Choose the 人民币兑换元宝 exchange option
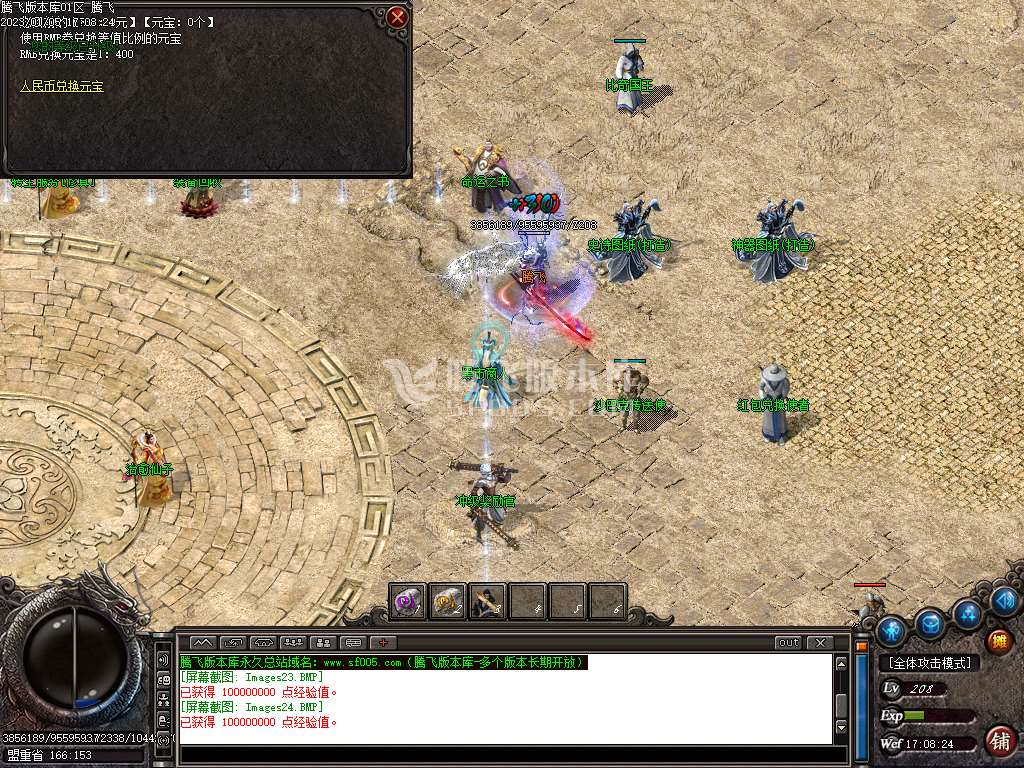 [x=62, y=87]
